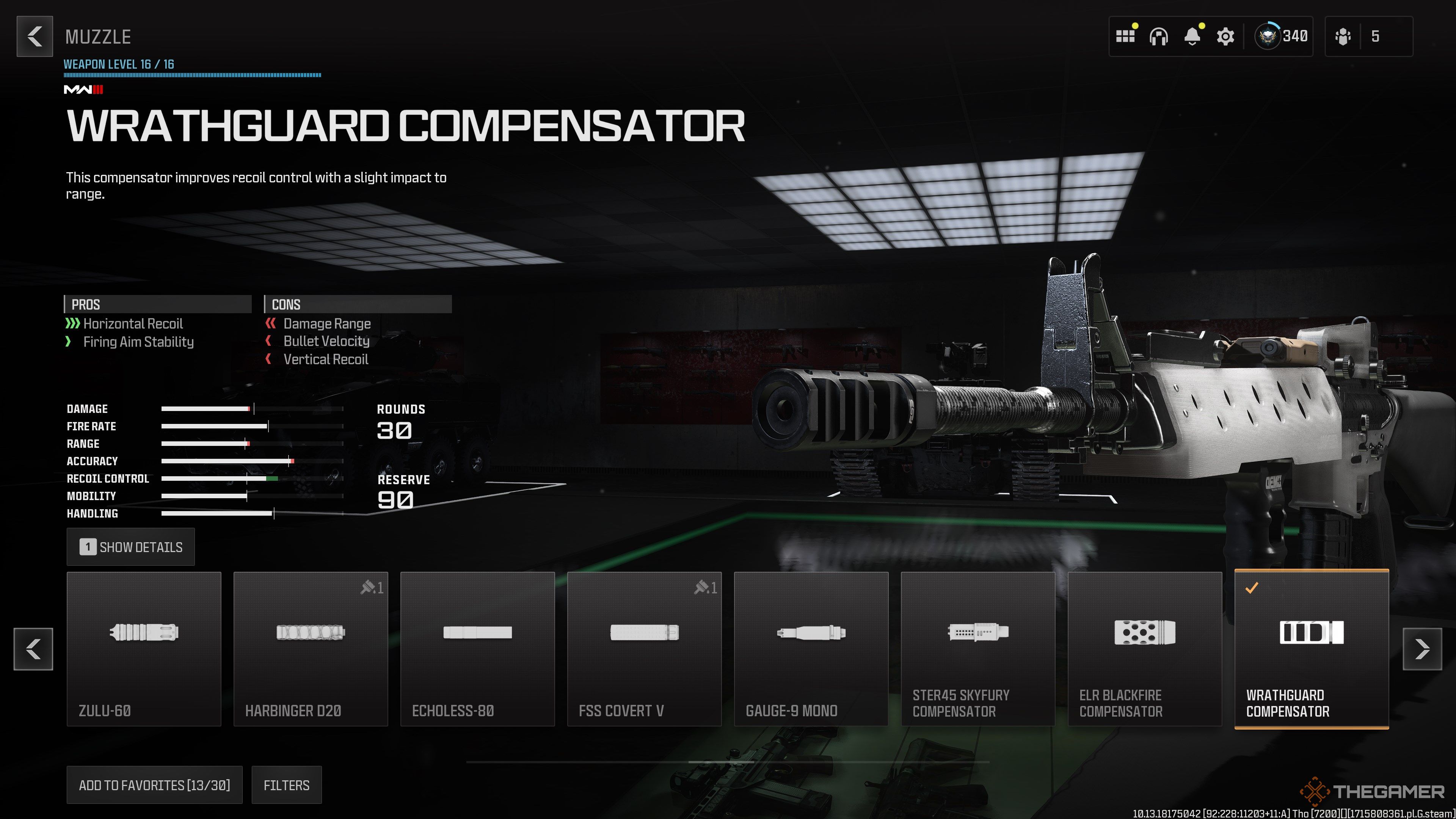Screen dimensions: 1456x819
Task: Open the notifications bell
Action: pos(1192,37)
